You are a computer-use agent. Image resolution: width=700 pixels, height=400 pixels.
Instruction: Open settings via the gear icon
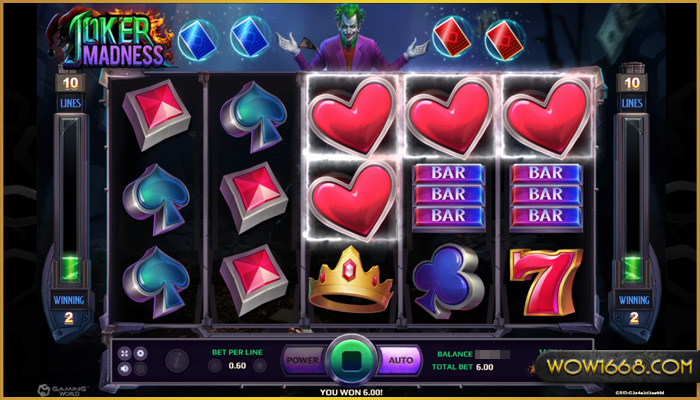140,353
